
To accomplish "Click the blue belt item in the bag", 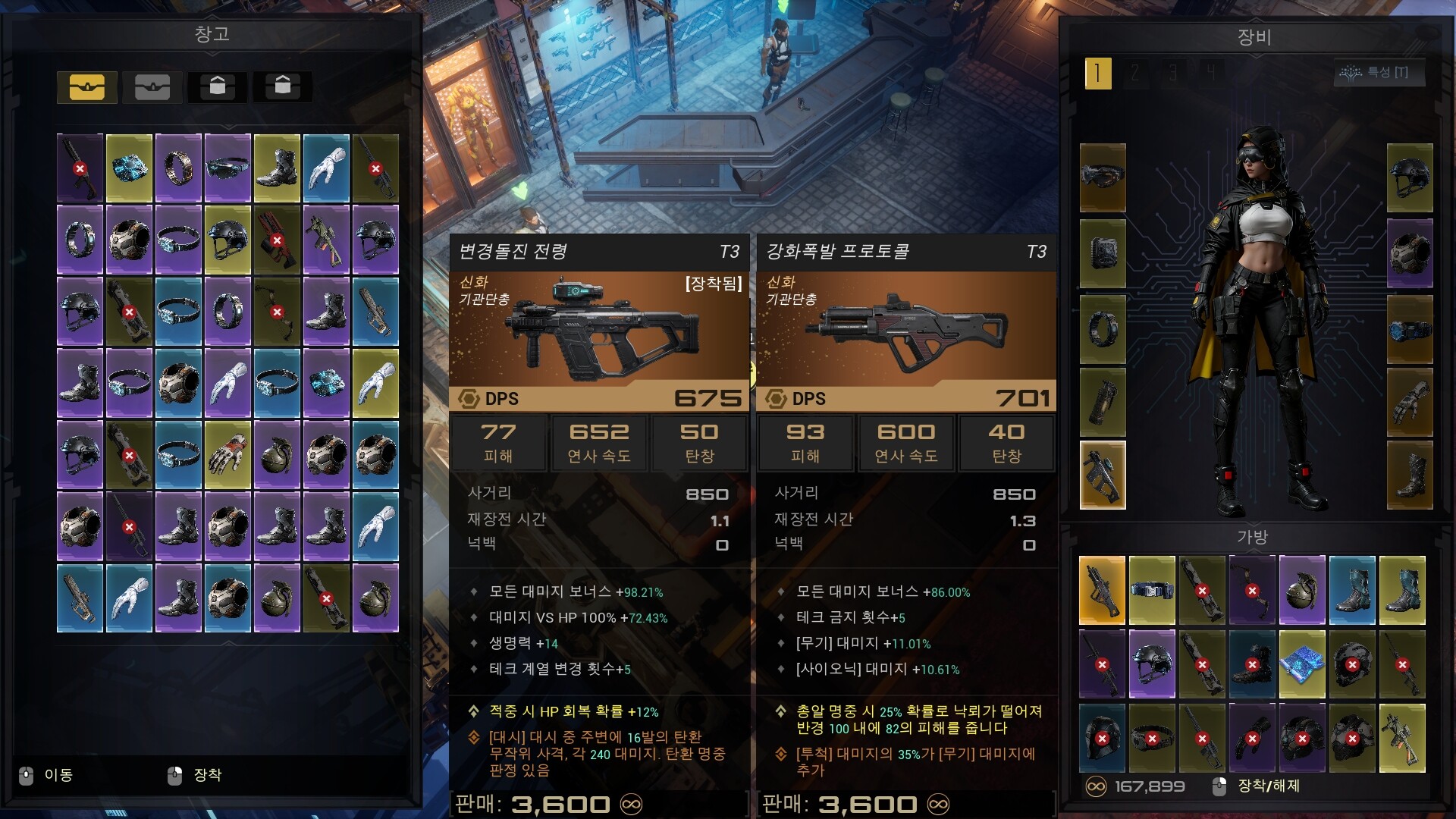I will [x=1152, y=590].
